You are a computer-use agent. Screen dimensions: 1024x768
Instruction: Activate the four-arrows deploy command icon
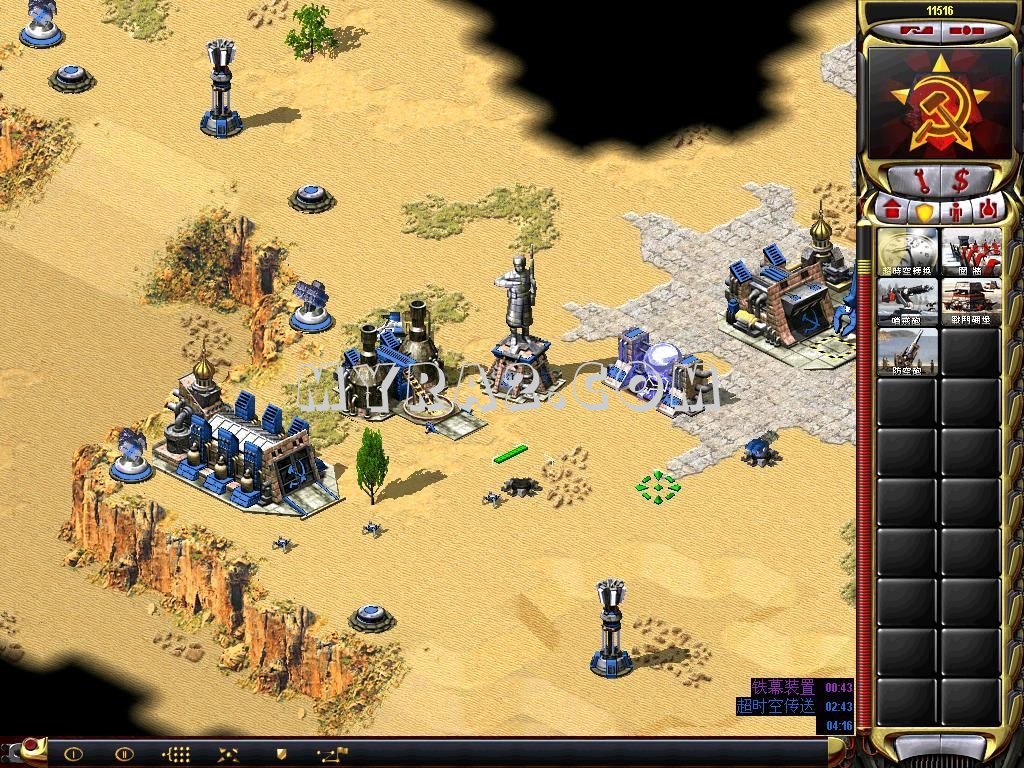pos(229,754)
